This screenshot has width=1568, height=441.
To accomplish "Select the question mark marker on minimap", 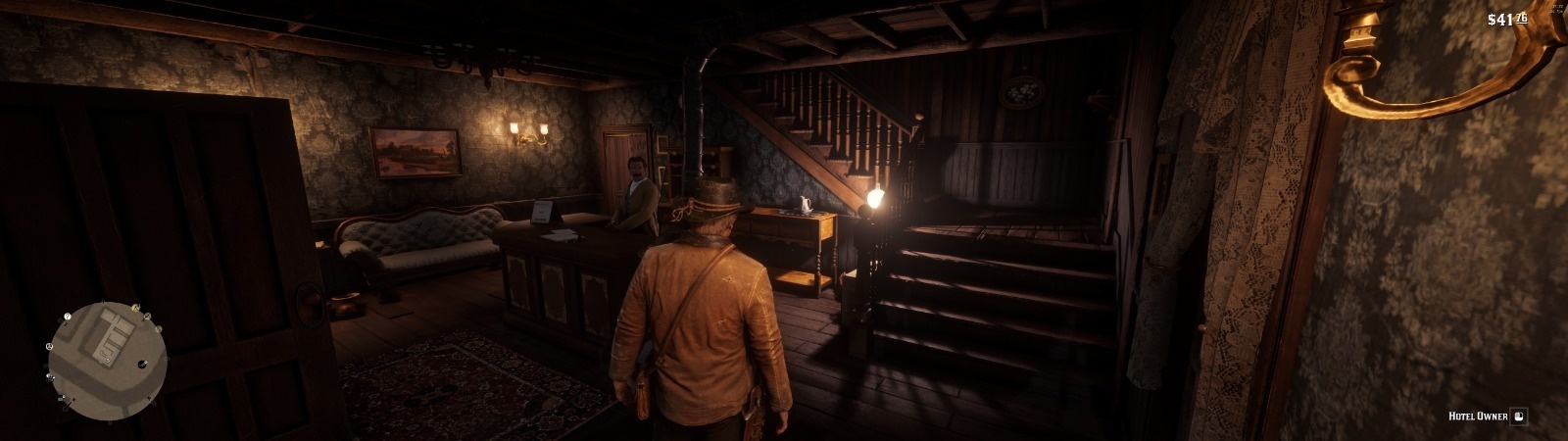I will 67,317.
